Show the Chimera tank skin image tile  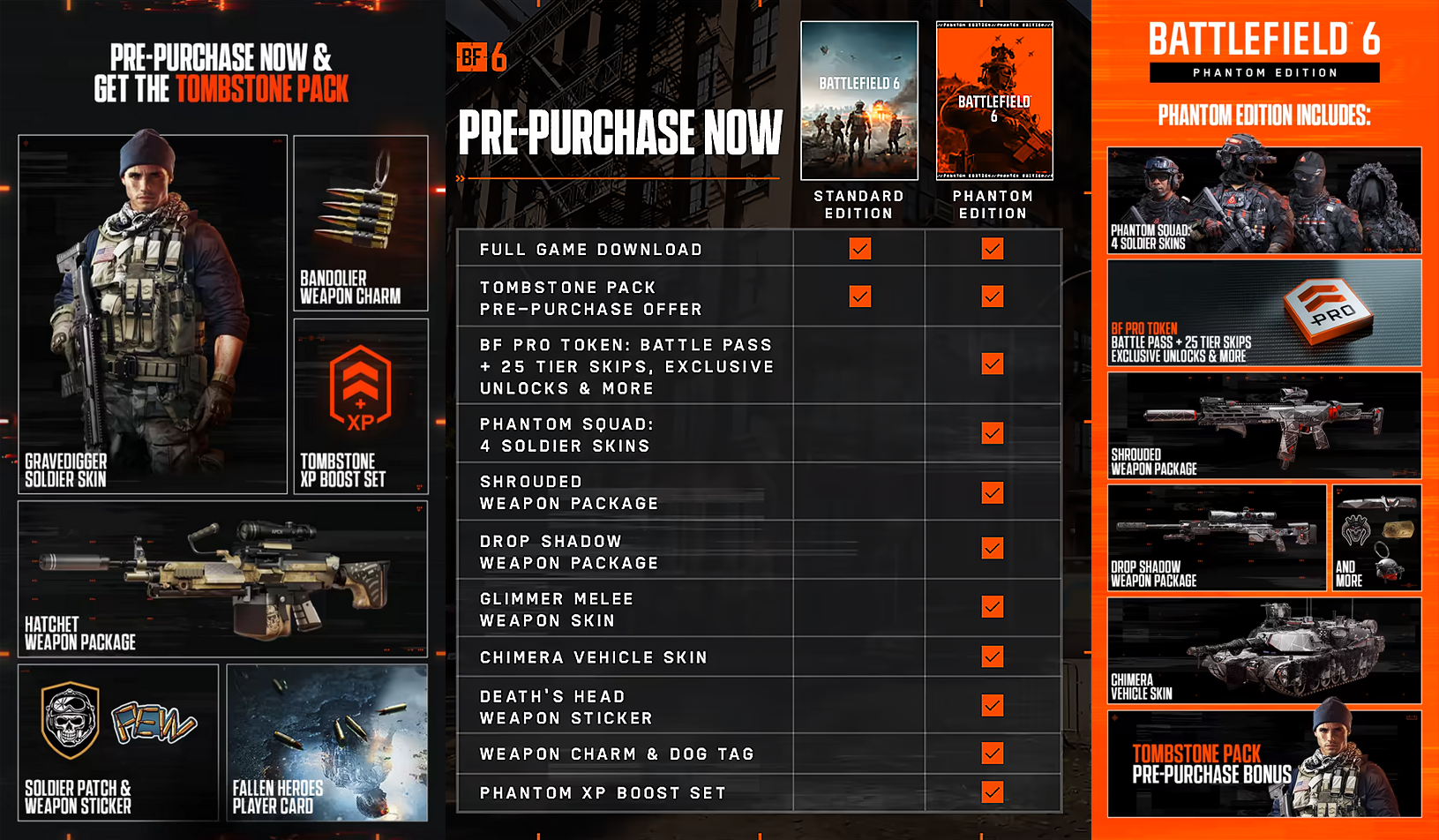coord(1263,650)
